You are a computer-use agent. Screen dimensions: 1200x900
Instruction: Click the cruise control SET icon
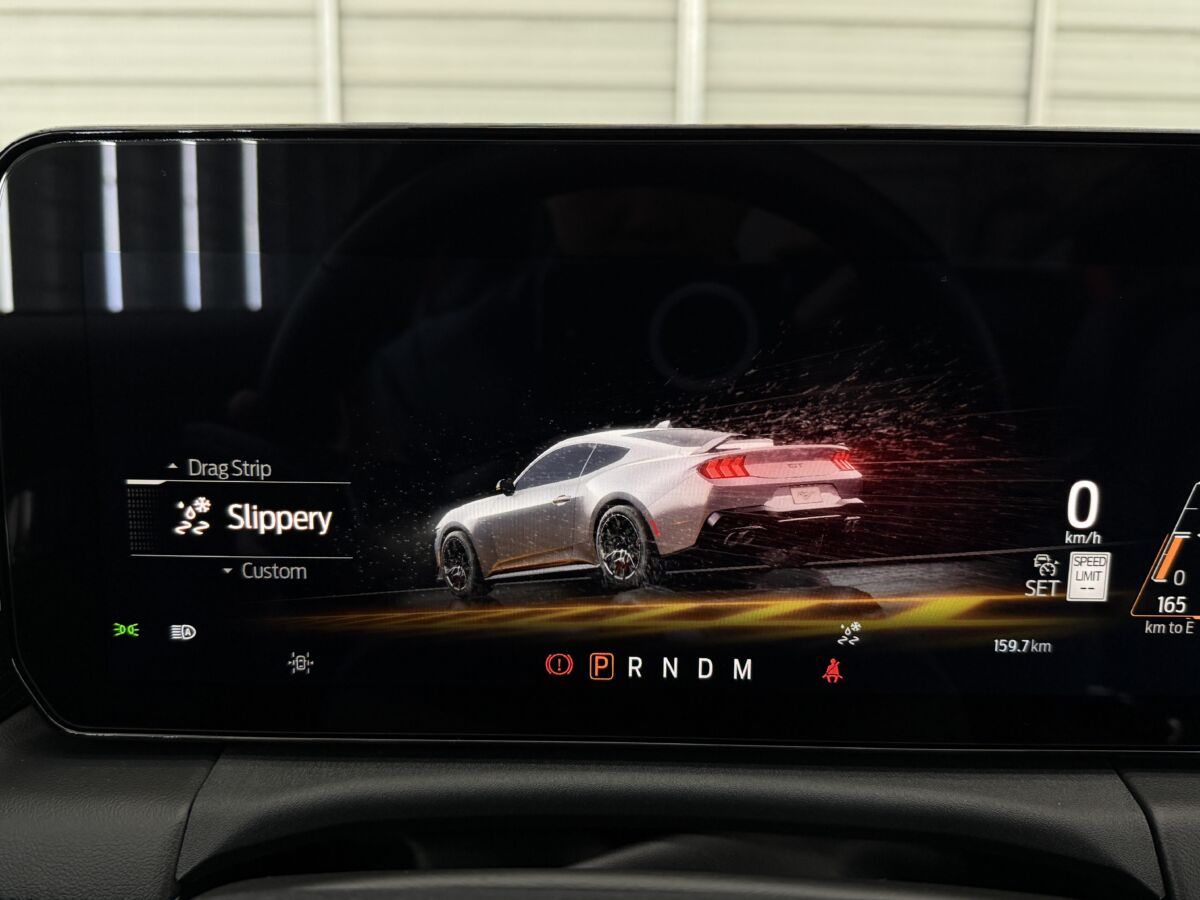(x=1044, y=576)
